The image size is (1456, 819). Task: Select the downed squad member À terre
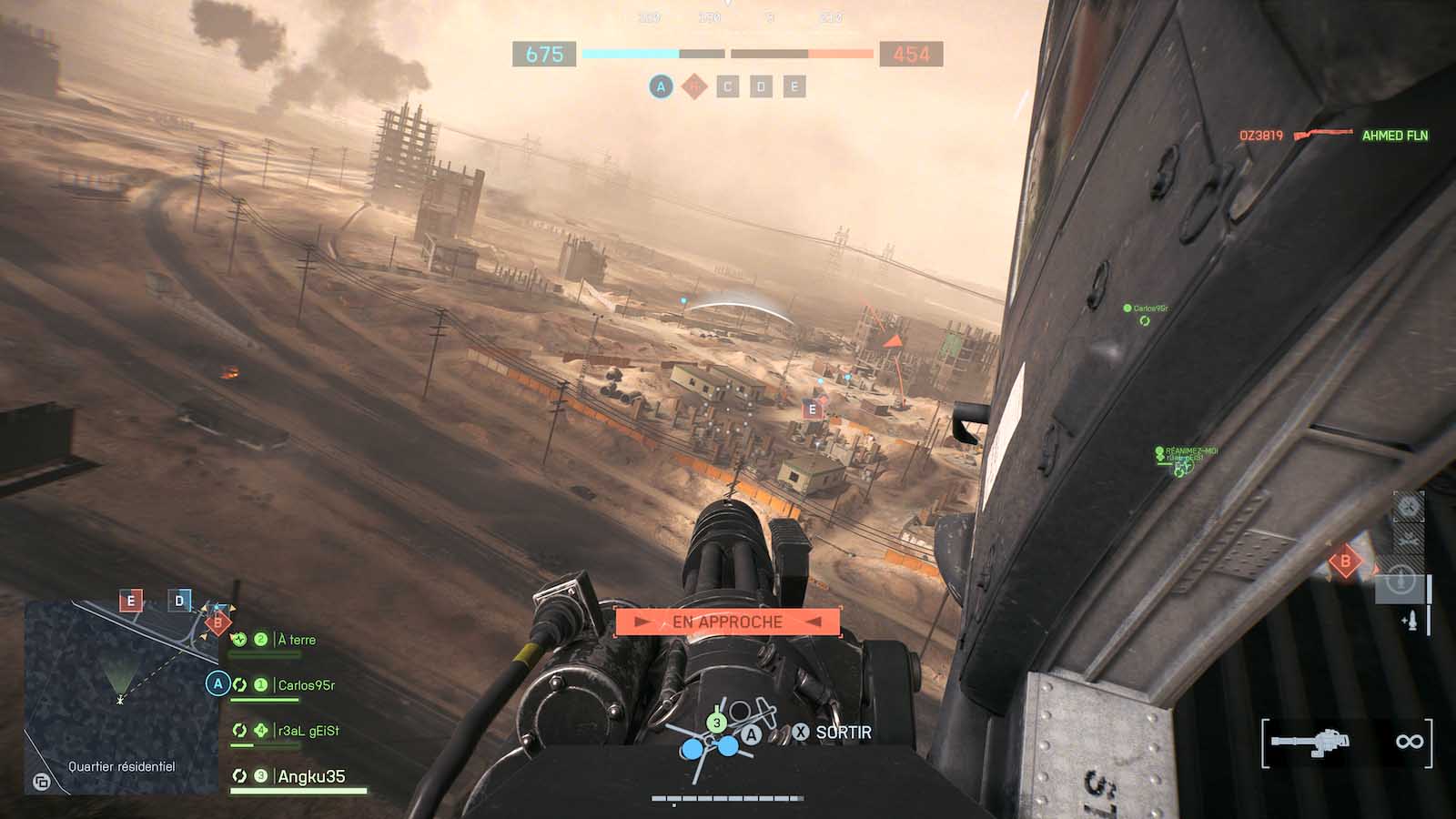point(296,640)
